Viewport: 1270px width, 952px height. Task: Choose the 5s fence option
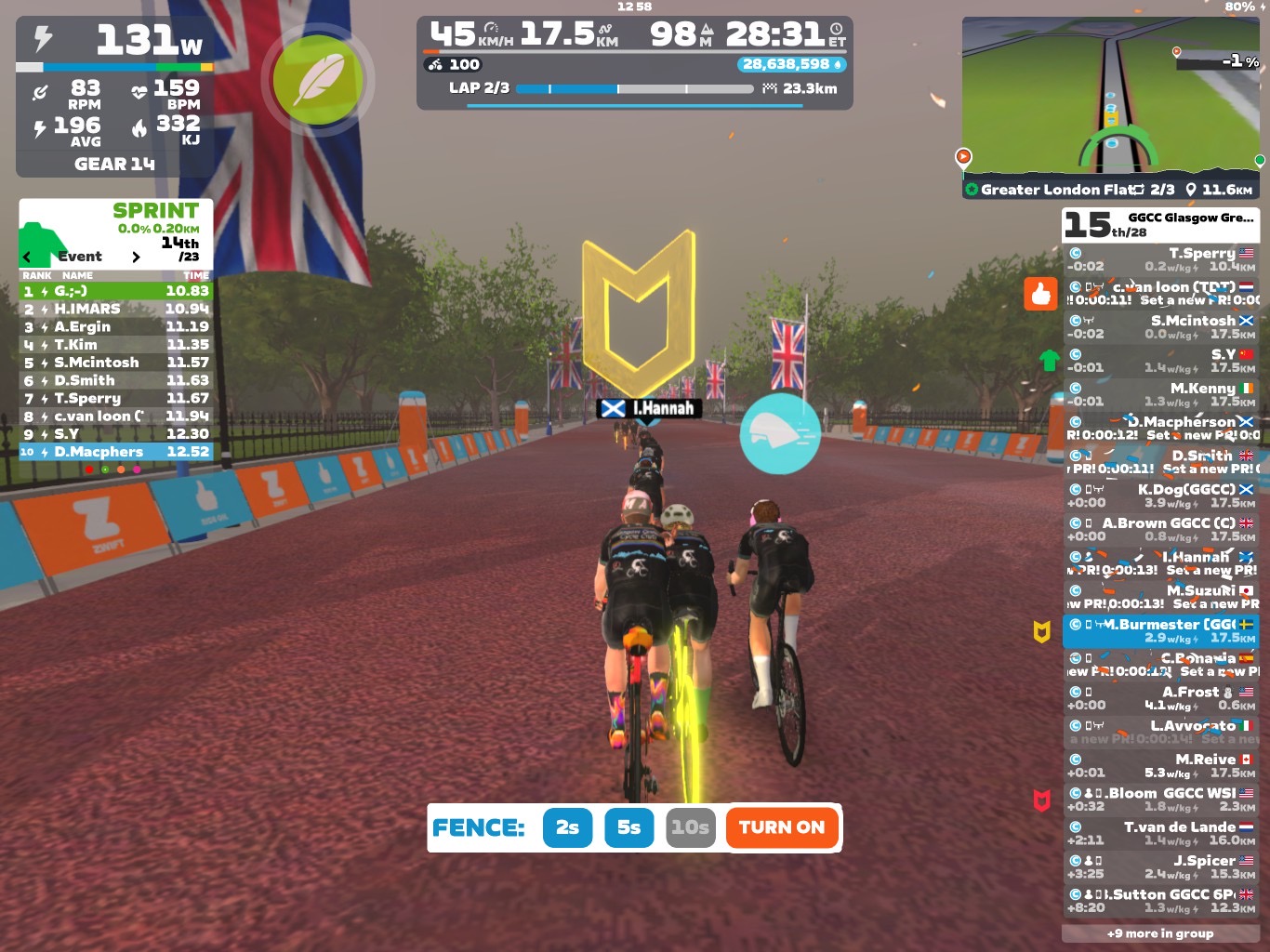point(628,827)
